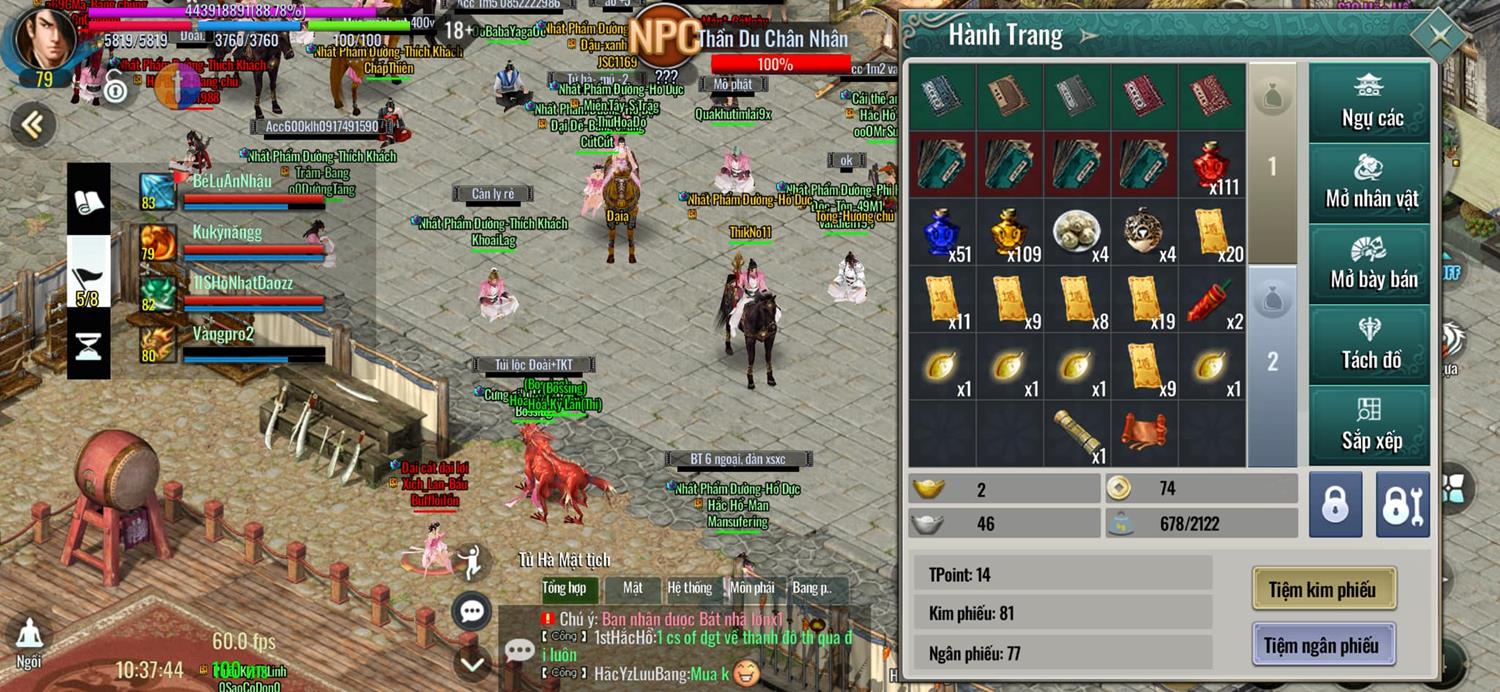Switch to the Hệ thống chat tab

click(x=690, y=588)
